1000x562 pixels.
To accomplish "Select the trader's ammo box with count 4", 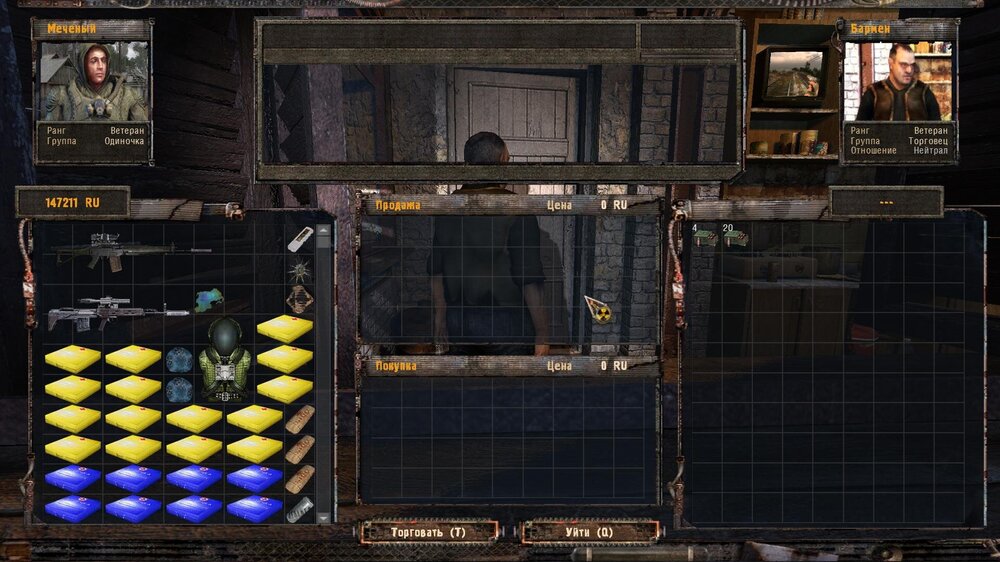I will coord(704,238).
